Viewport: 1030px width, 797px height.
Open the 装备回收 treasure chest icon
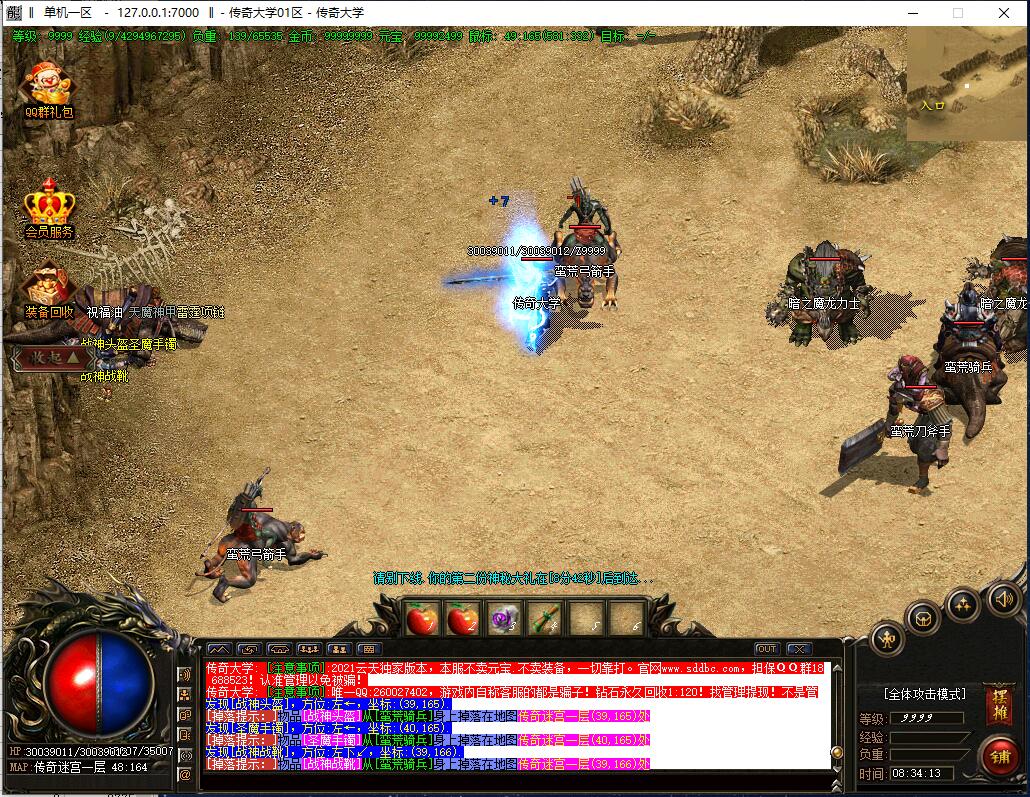[x=47, y=286]
